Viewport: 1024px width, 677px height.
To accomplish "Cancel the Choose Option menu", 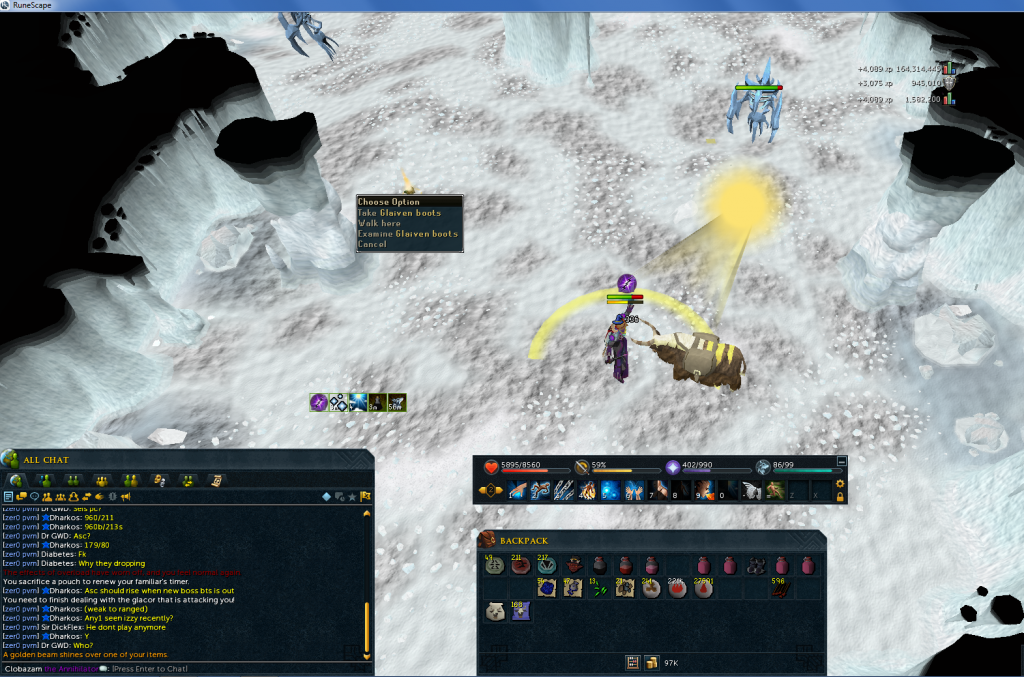I will pos(372,244).
